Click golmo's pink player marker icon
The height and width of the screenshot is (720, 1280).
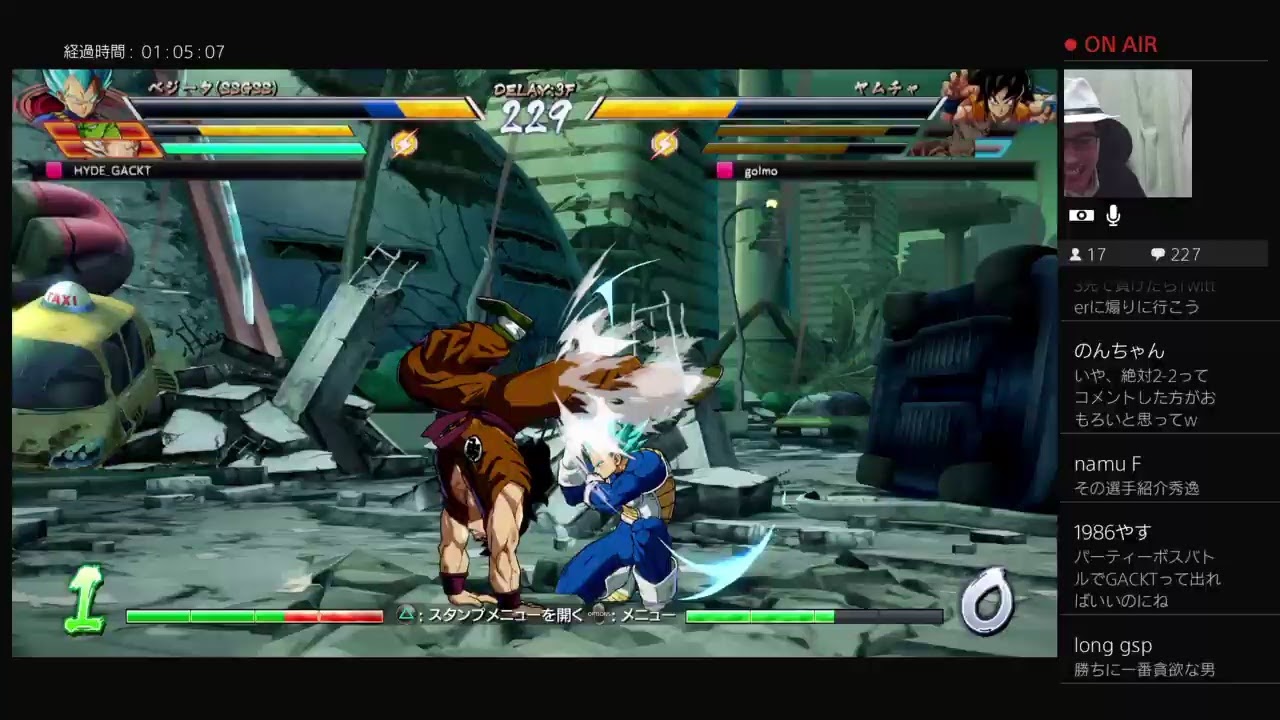tap(724, 170)
